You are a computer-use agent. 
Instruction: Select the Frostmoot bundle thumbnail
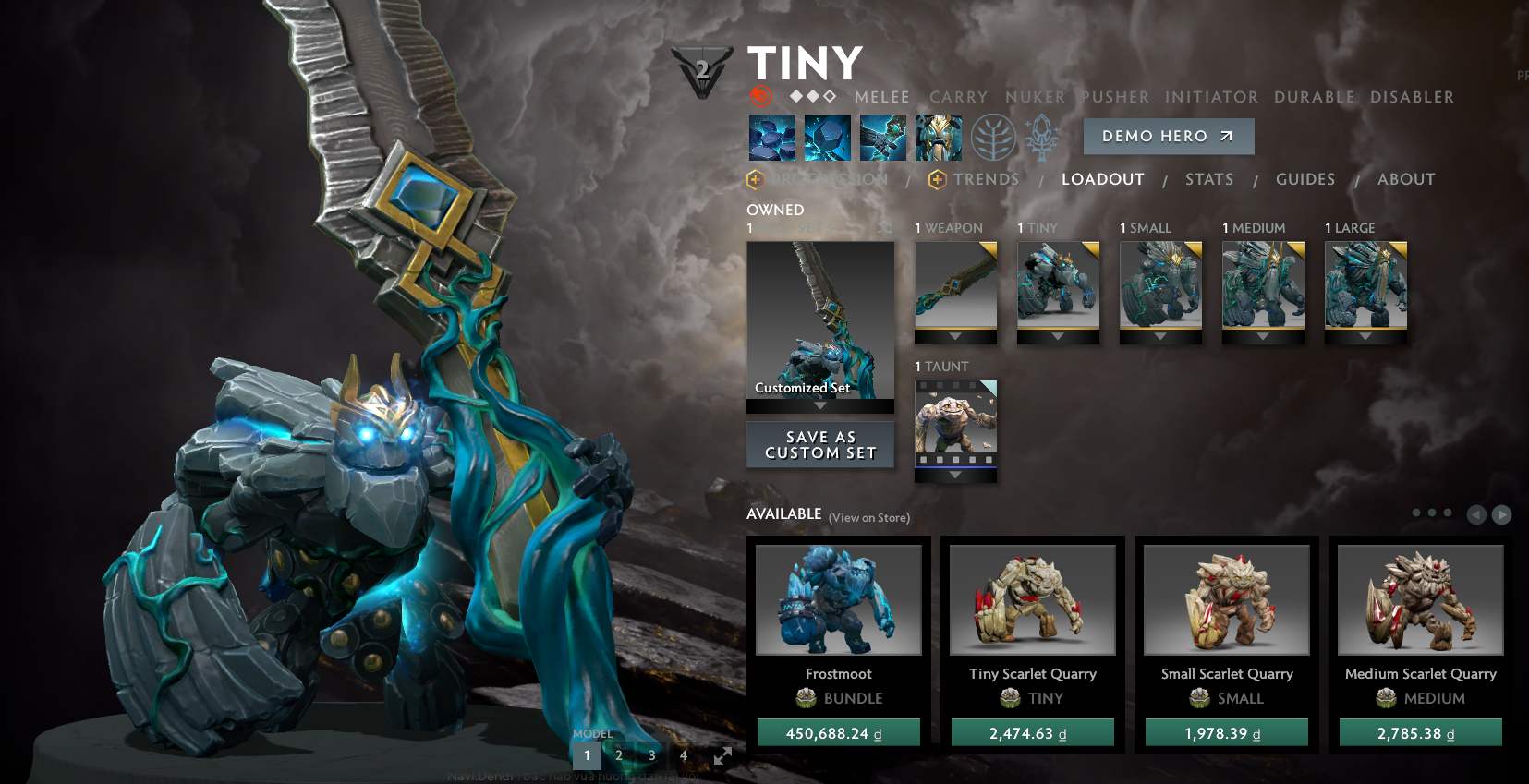pyautogui.click(x=837, y=599)
